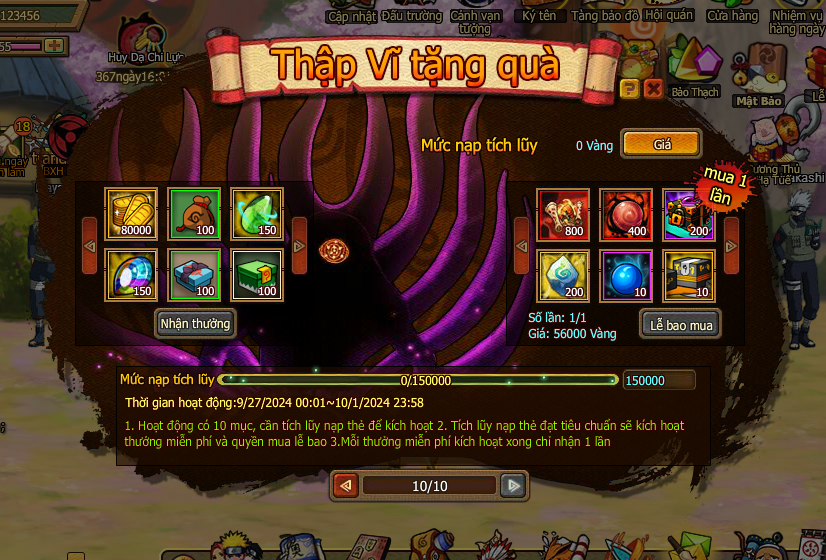Select the gold coins reward showing 80000
826x560 pixels.
pos(131,213)
